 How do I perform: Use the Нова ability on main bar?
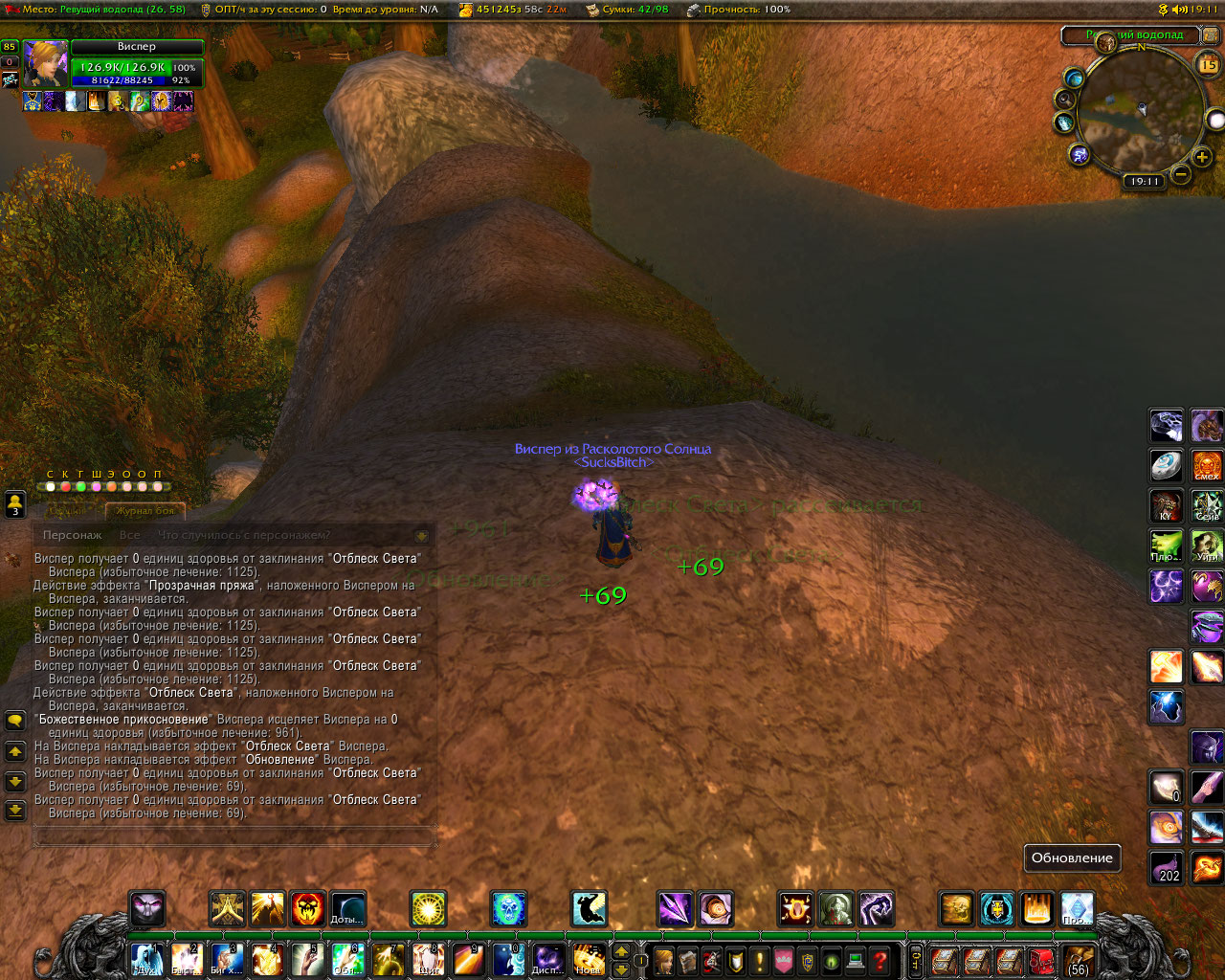(x=589, y=959)
